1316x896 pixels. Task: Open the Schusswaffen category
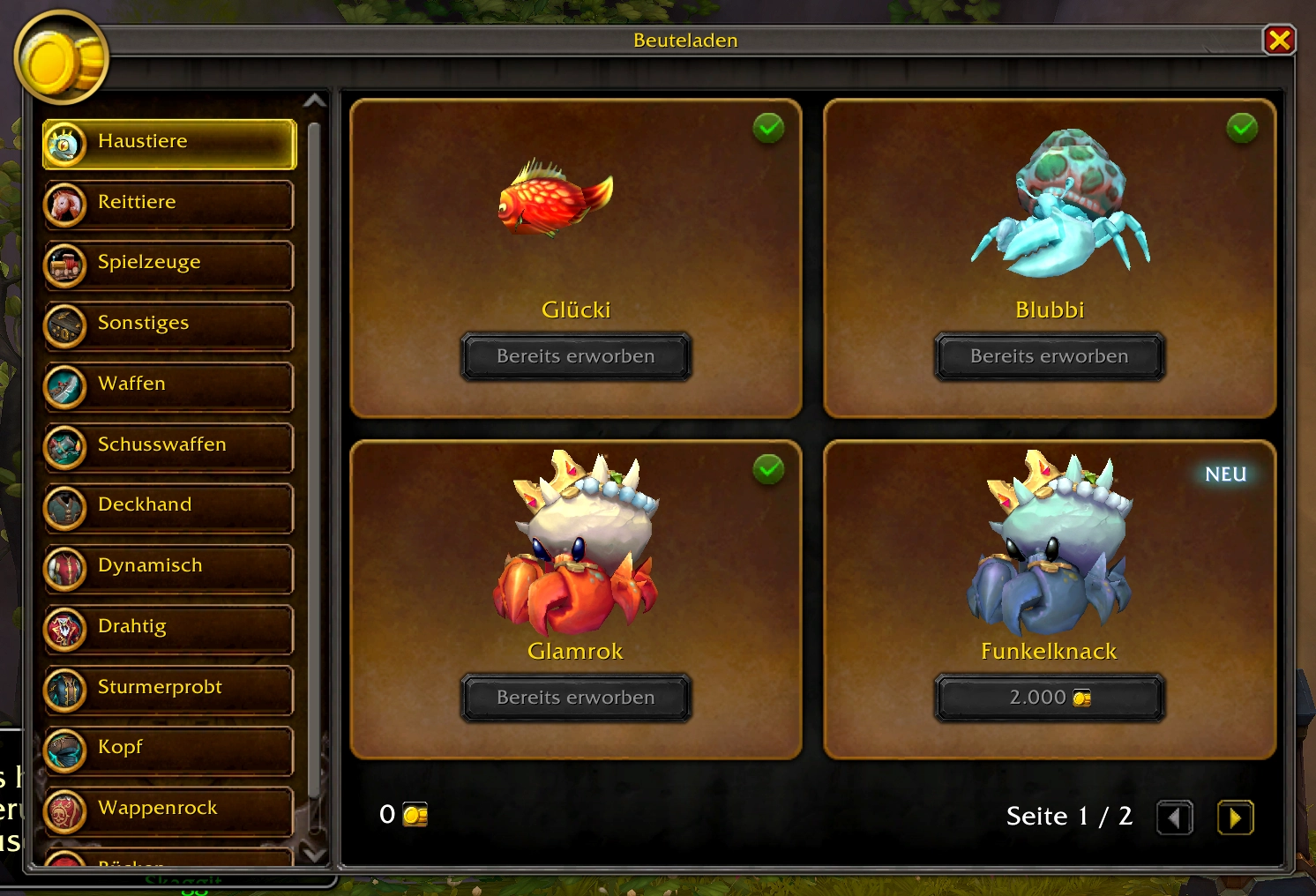[x=169, y=446]
